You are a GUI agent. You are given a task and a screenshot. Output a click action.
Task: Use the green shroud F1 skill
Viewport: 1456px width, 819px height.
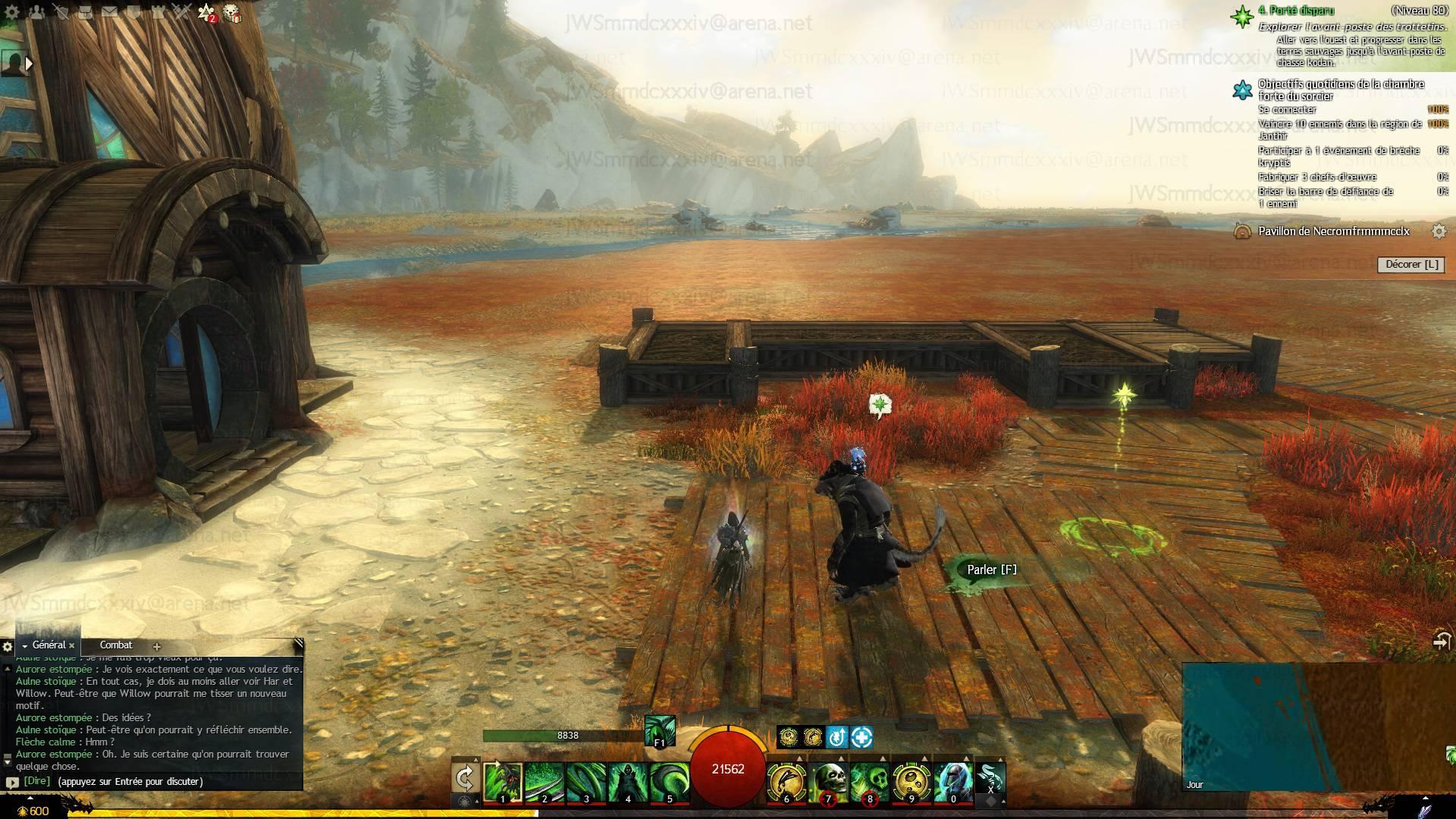pyautogui.click(x=659, y=730)
